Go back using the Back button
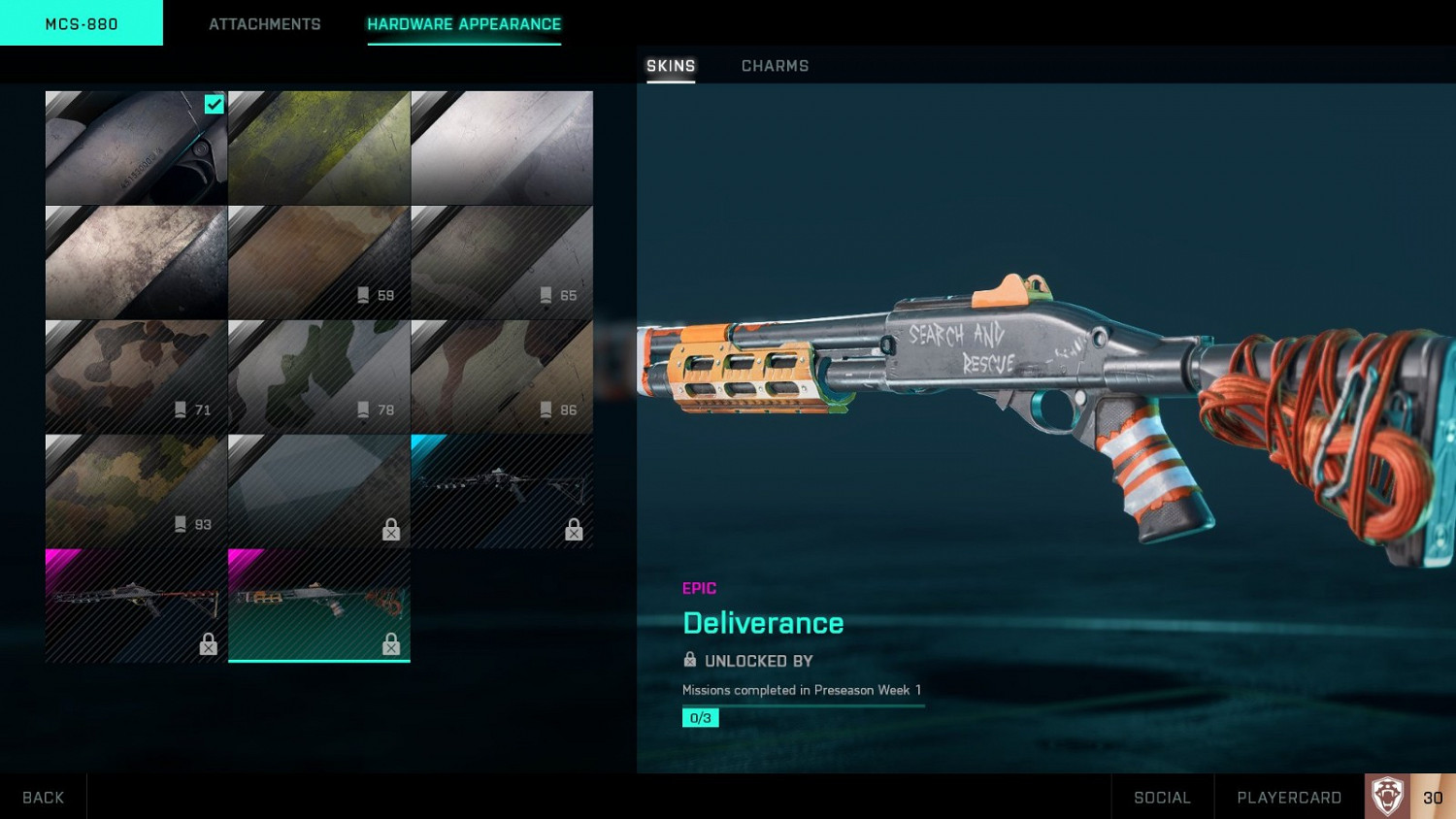The width and height of the screenshot is (1456, 819). pos(43,797)
